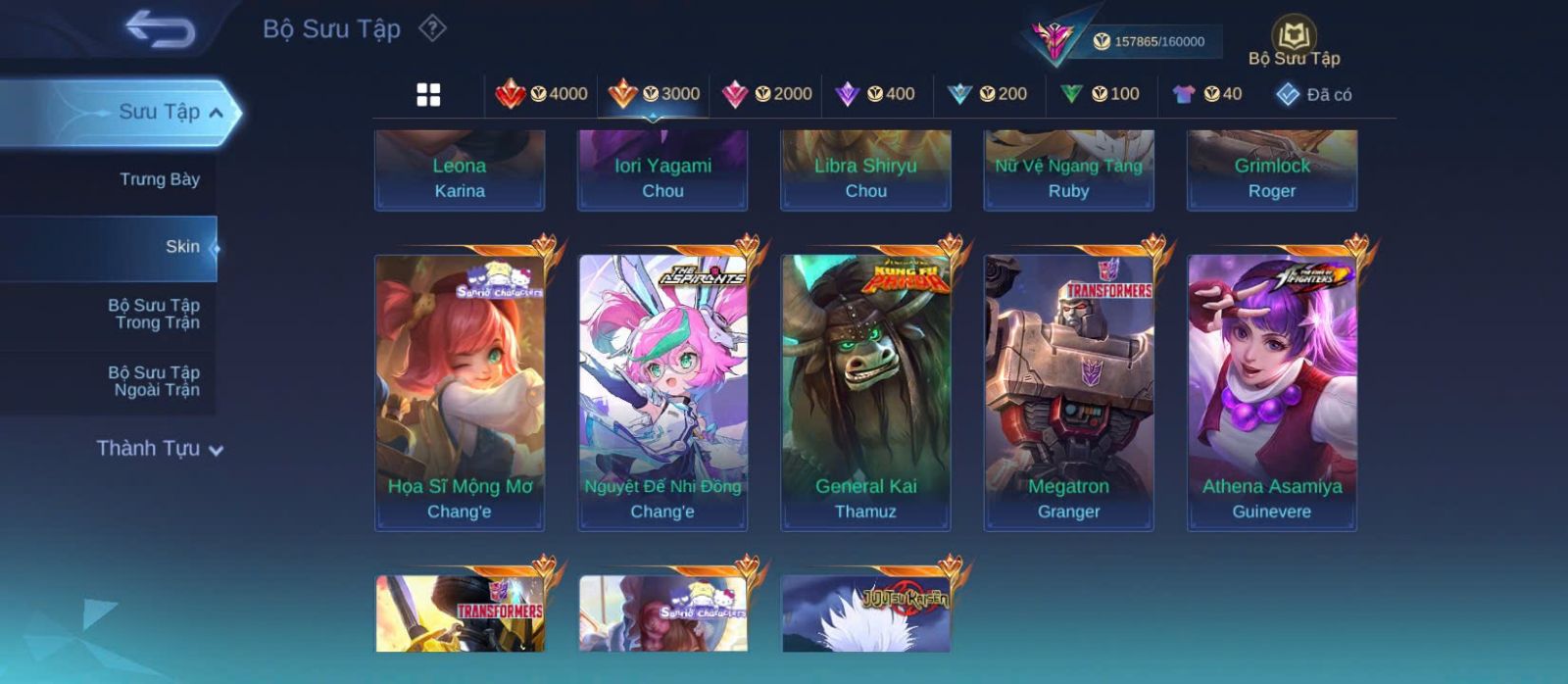Select the Skin menu entry
The image size is (1568, 684).
point(182,247)
